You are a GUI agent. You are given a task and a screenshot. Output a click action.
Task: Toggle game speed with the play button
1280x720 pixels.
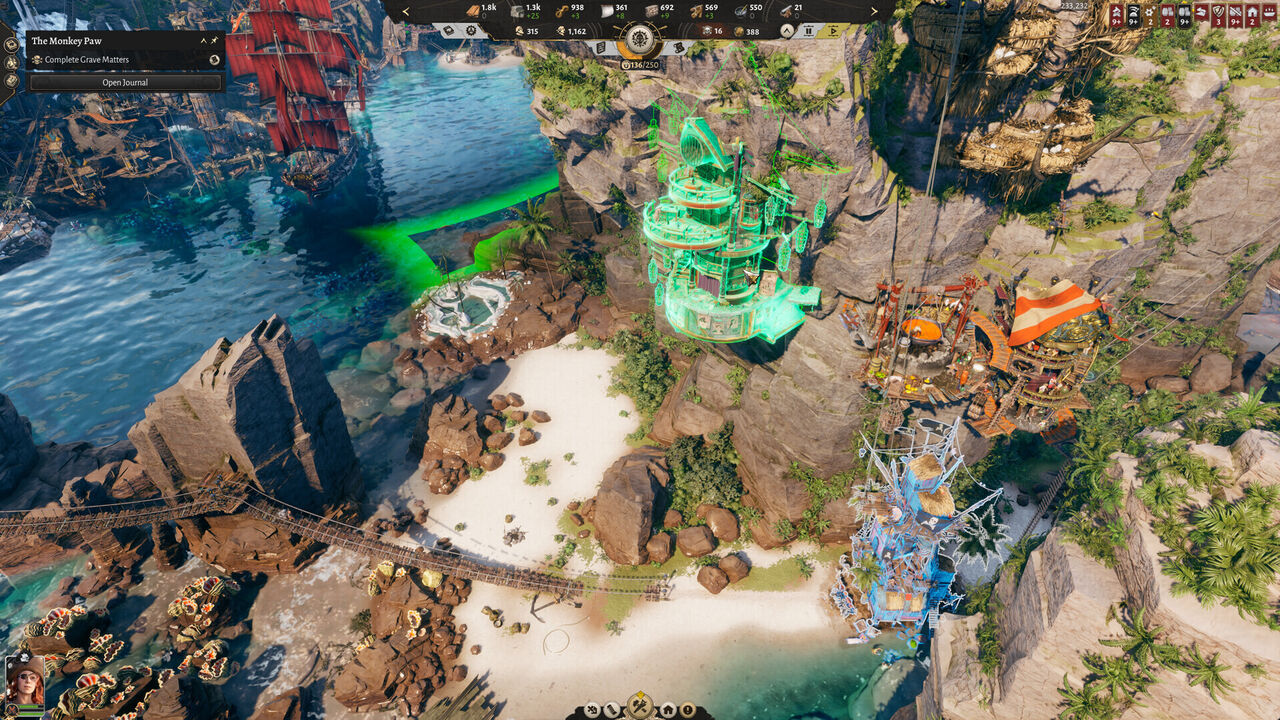(x=833, y=31)
